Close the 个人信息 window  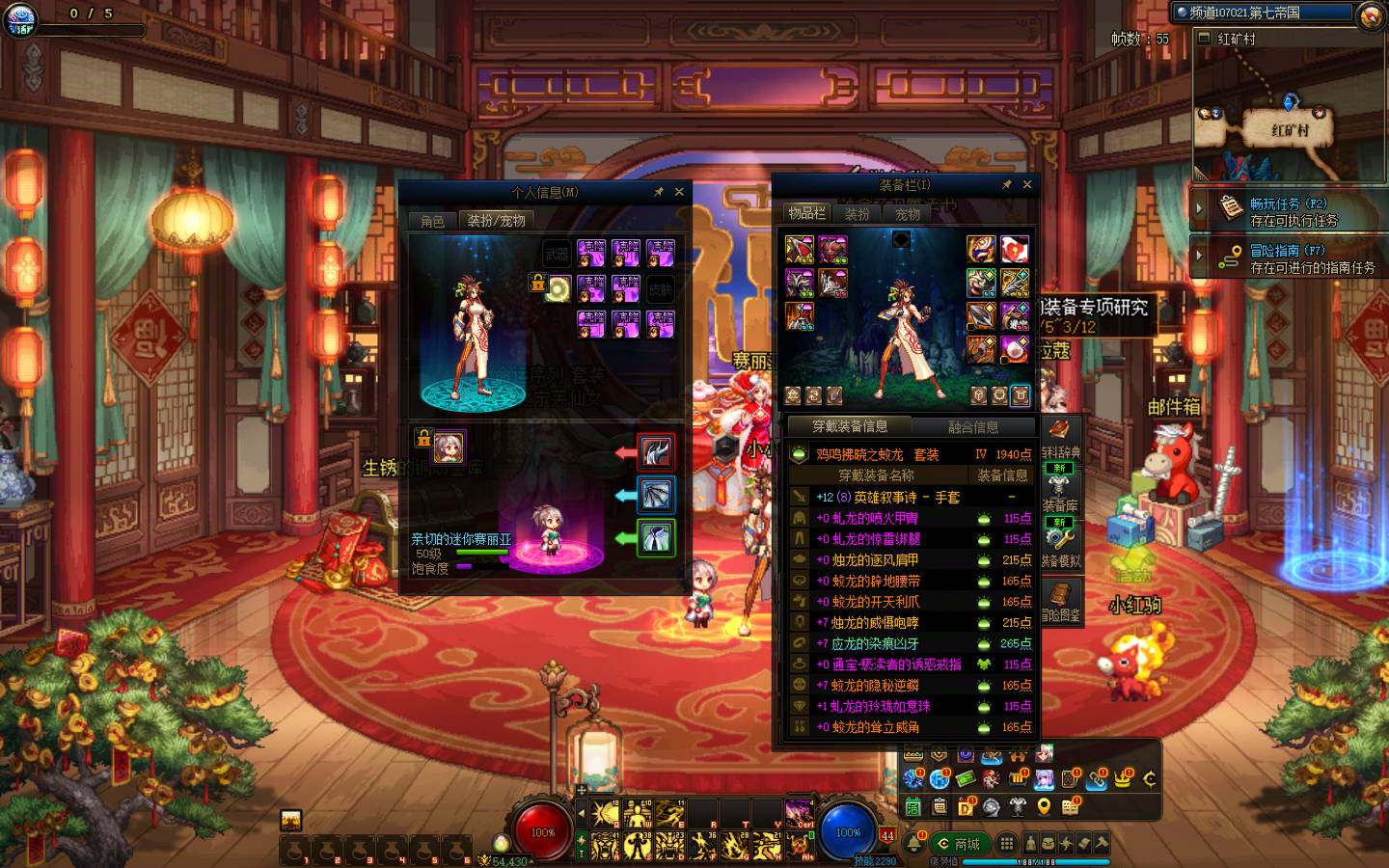click(x=679, y=192)
